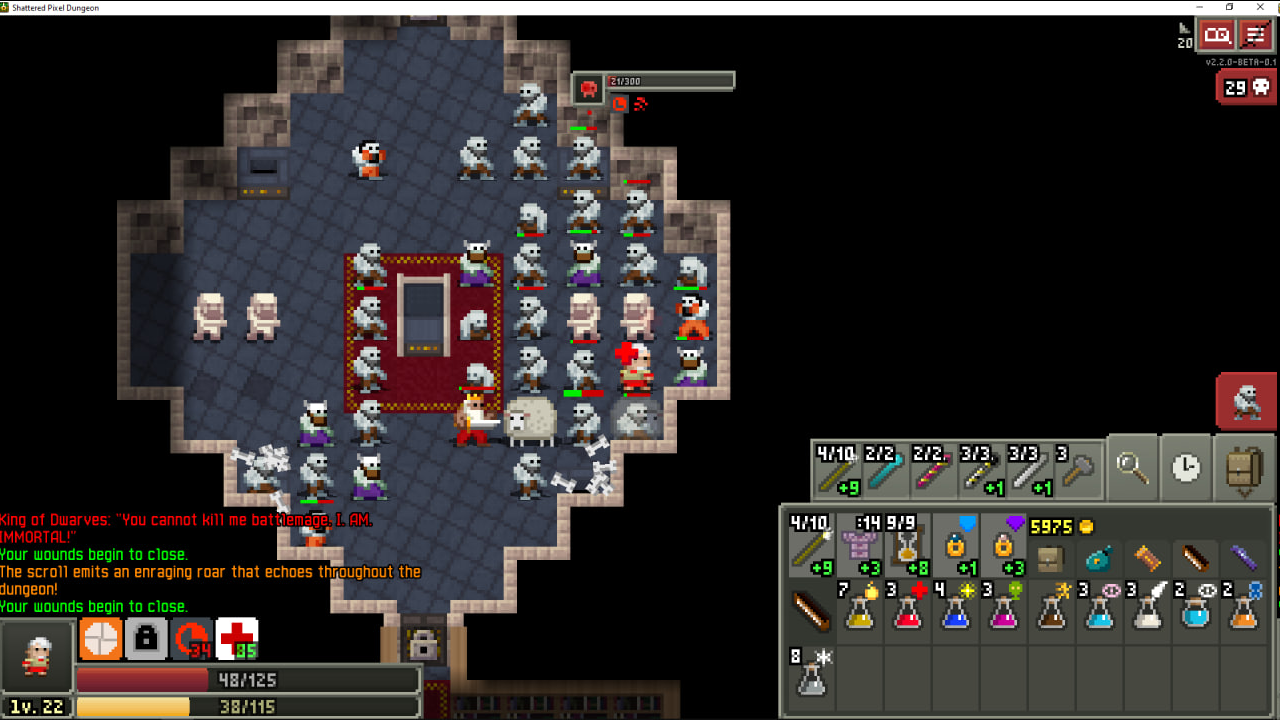
Task: Click the wait clock button
Action: coord(1186,468)
